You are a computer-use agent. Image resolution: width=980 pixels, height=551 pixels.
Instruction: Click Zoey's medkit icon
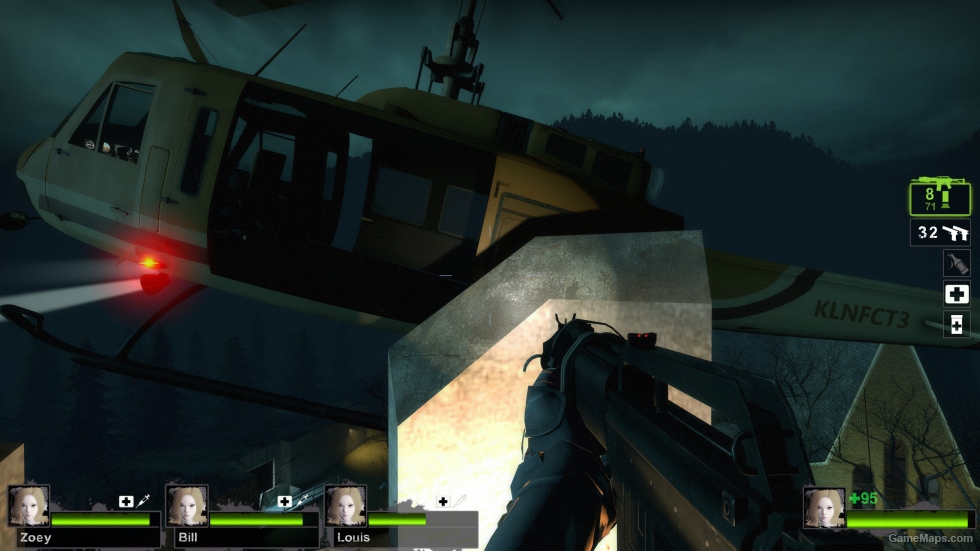[126, 501]
